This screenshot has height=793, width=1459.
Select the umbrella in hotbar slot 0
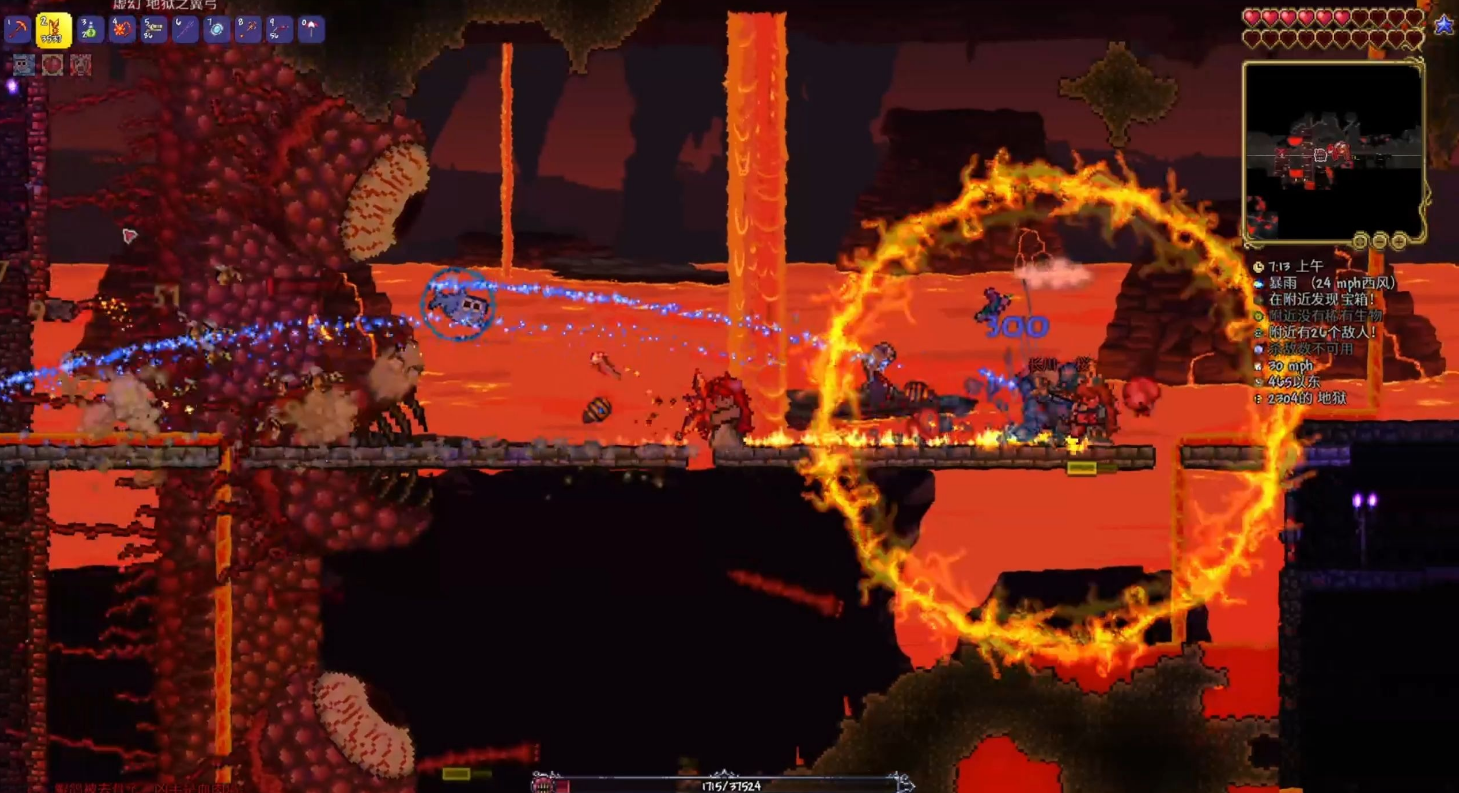point(312,30)
